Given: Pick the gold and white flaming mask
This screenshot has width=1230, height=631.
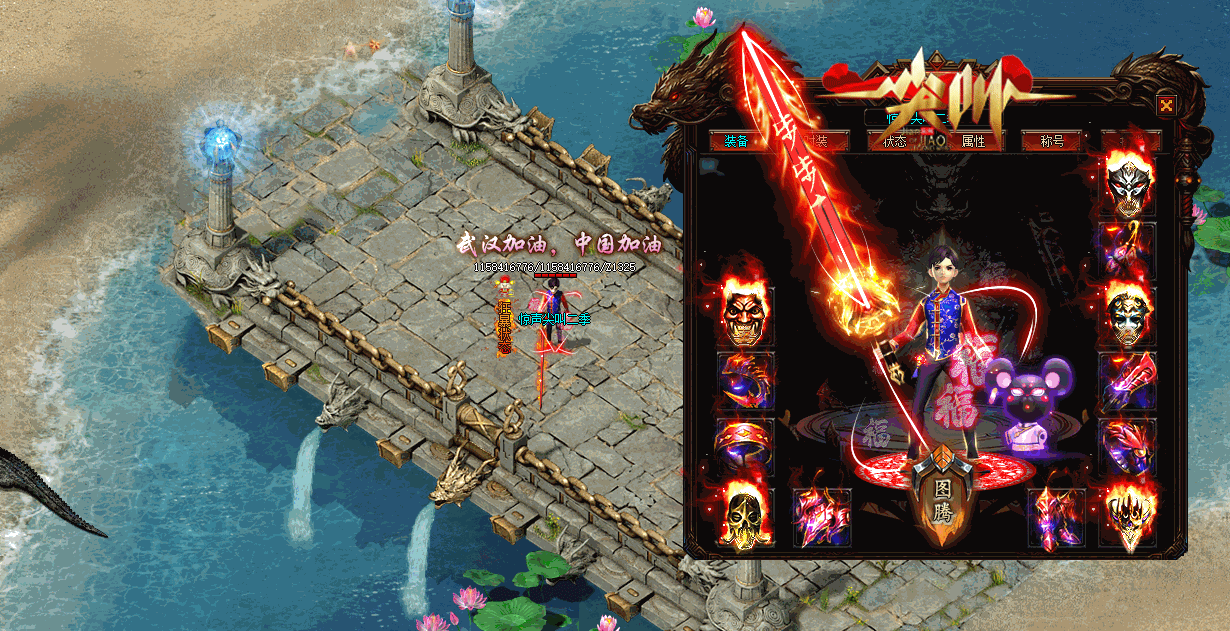Looking at the screenshot, I should (x=1127, y=315).
